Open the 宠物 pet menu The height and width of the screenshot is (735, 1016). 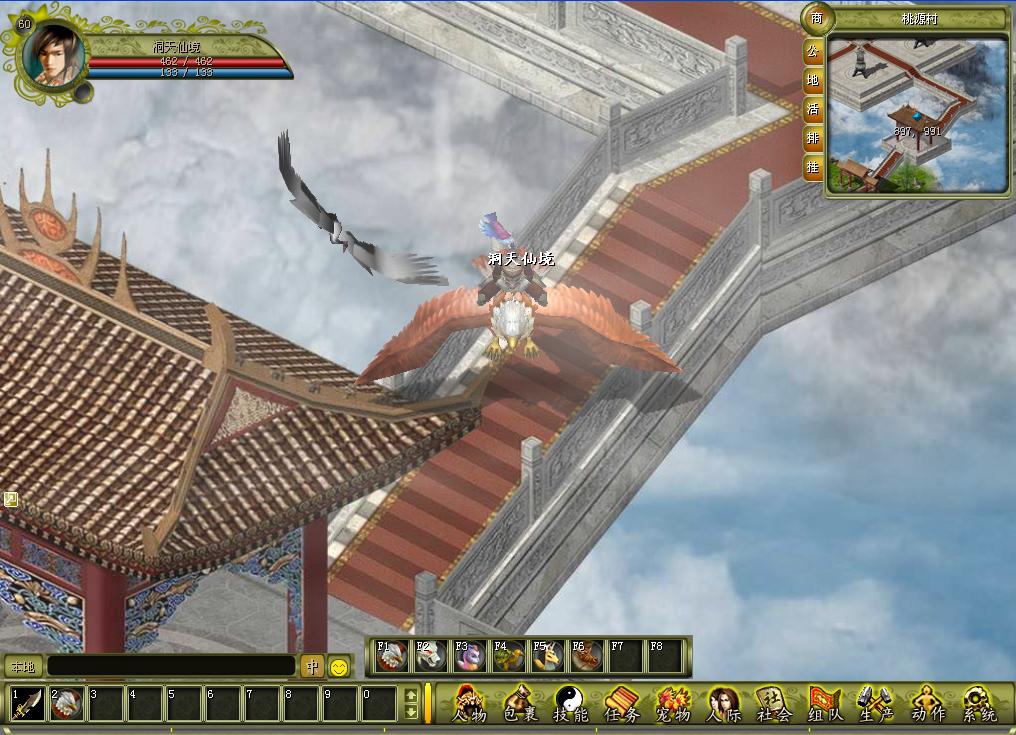[673, 703]
